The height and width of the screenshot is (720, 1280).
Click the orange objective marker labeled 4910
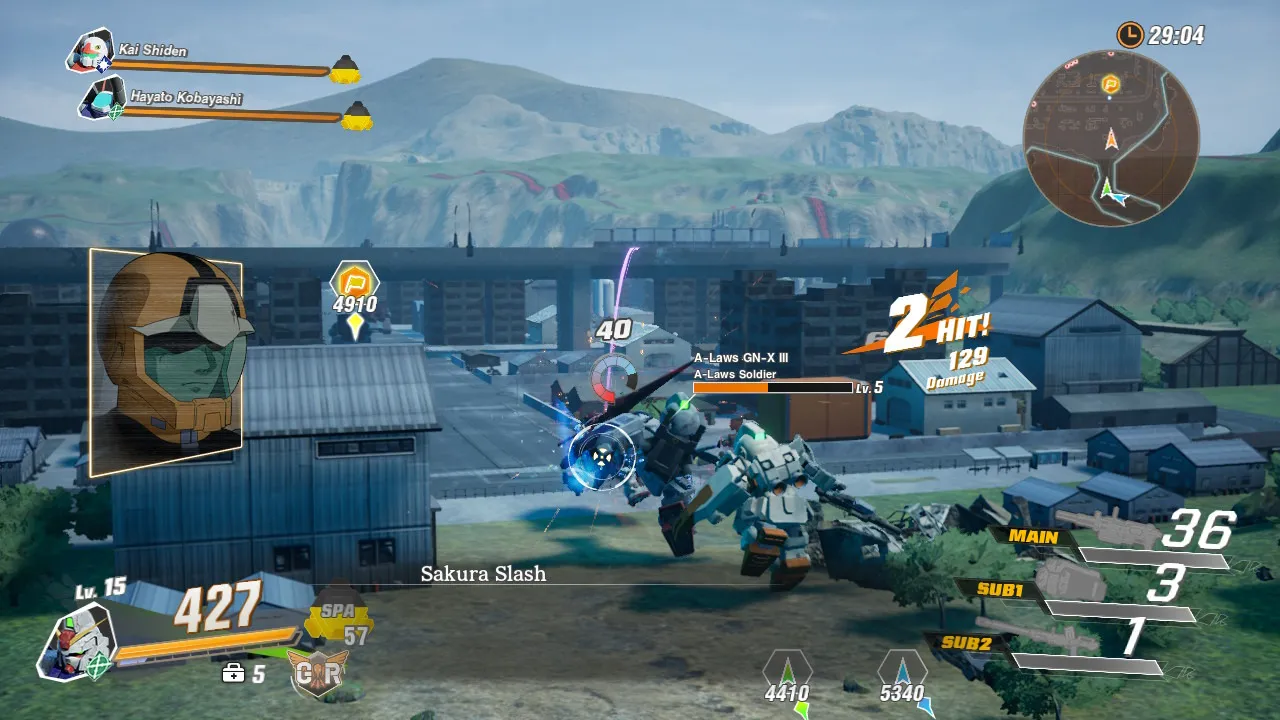tap(354, 280)
